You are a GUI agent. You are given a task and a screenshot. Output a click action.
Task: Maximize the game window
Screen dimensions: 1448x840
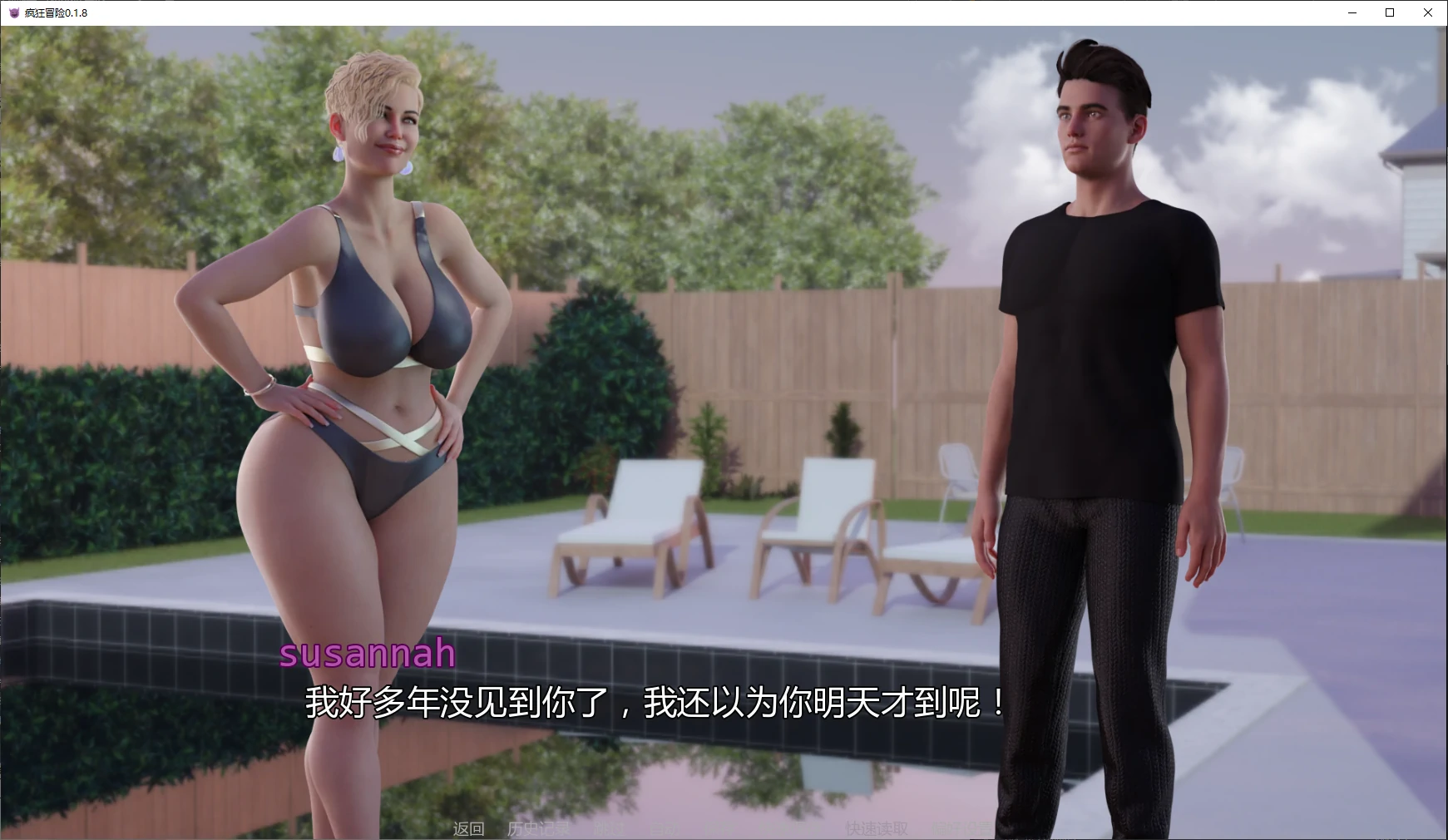pyautogui.click(x=1389, y=12)
